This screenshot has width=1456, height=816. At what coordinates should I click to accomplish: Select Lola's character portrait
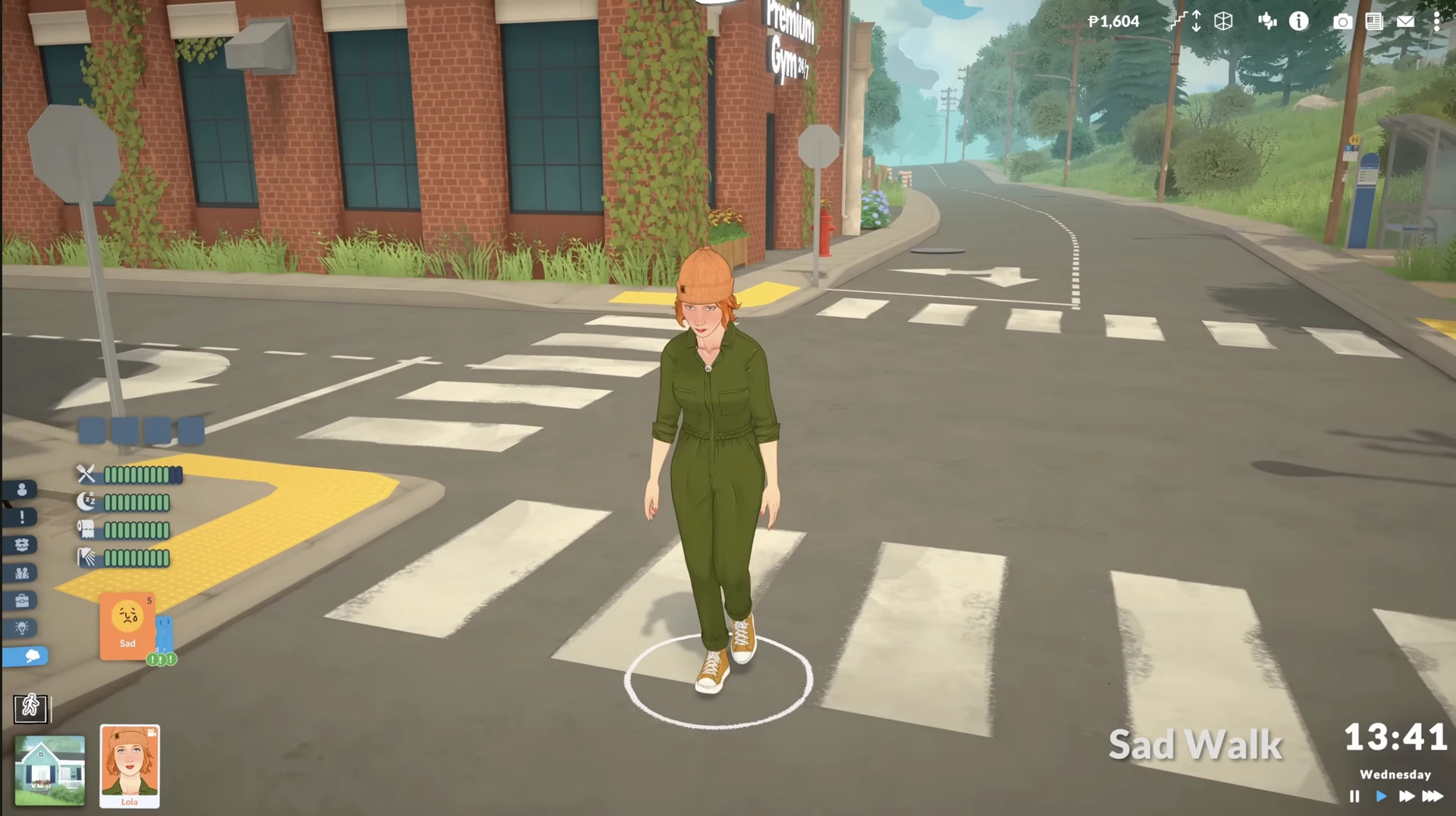(x=130, y=765)
